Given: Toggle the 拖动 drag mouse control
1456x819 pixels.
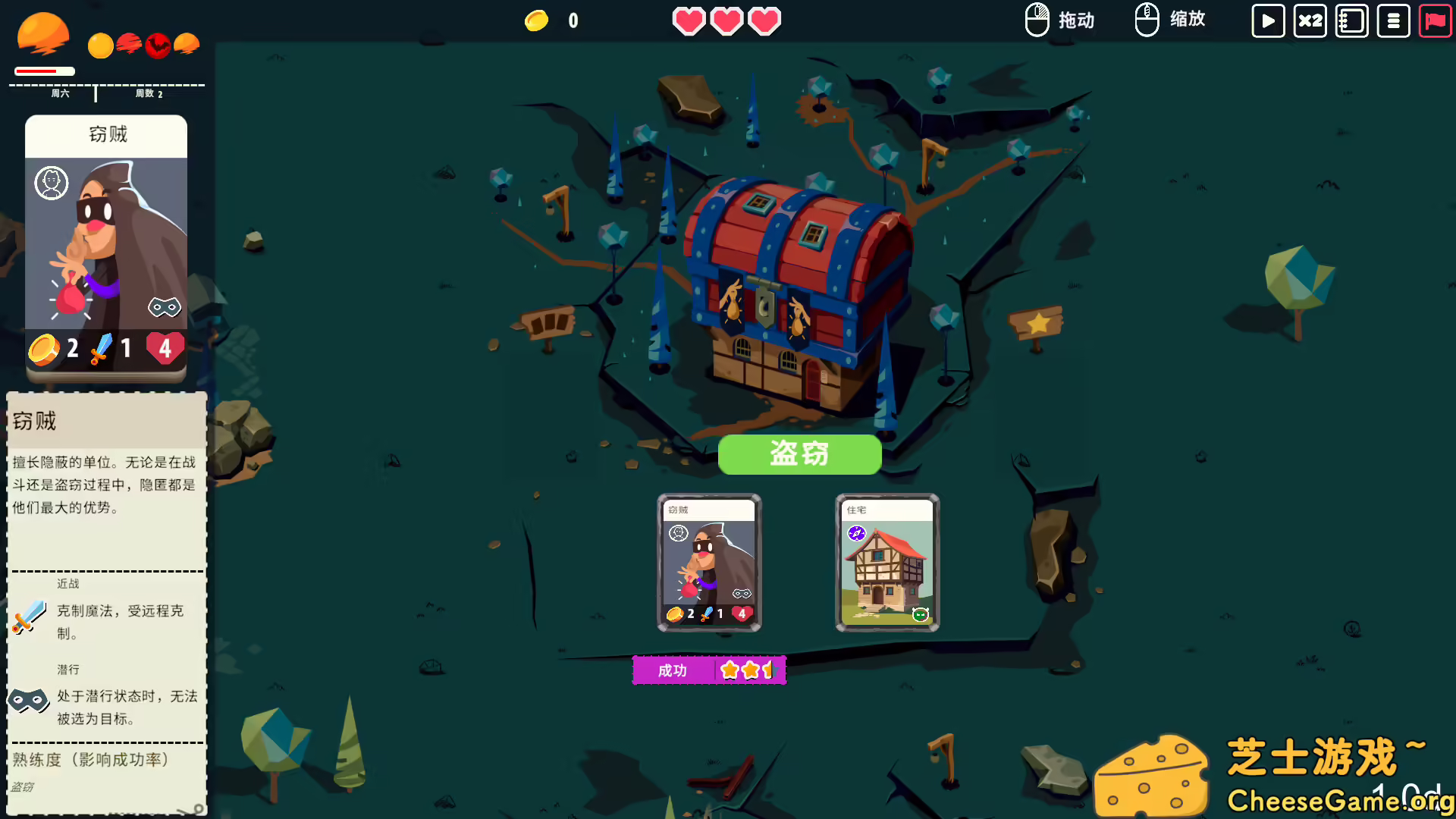Looking at the screenshot, I should [x=1059, y=20].
